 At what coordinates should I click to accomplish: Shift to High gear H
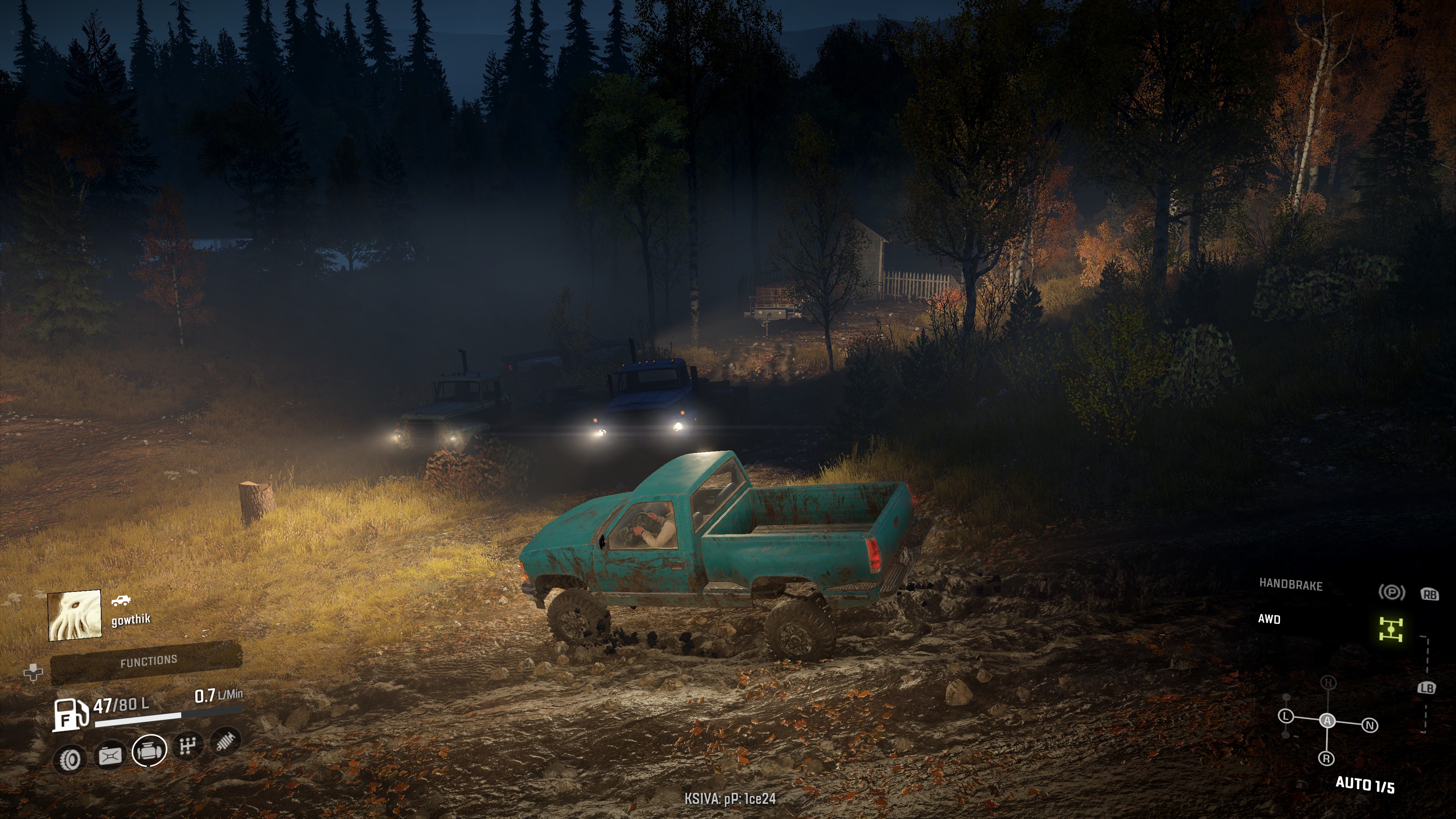1328,683
